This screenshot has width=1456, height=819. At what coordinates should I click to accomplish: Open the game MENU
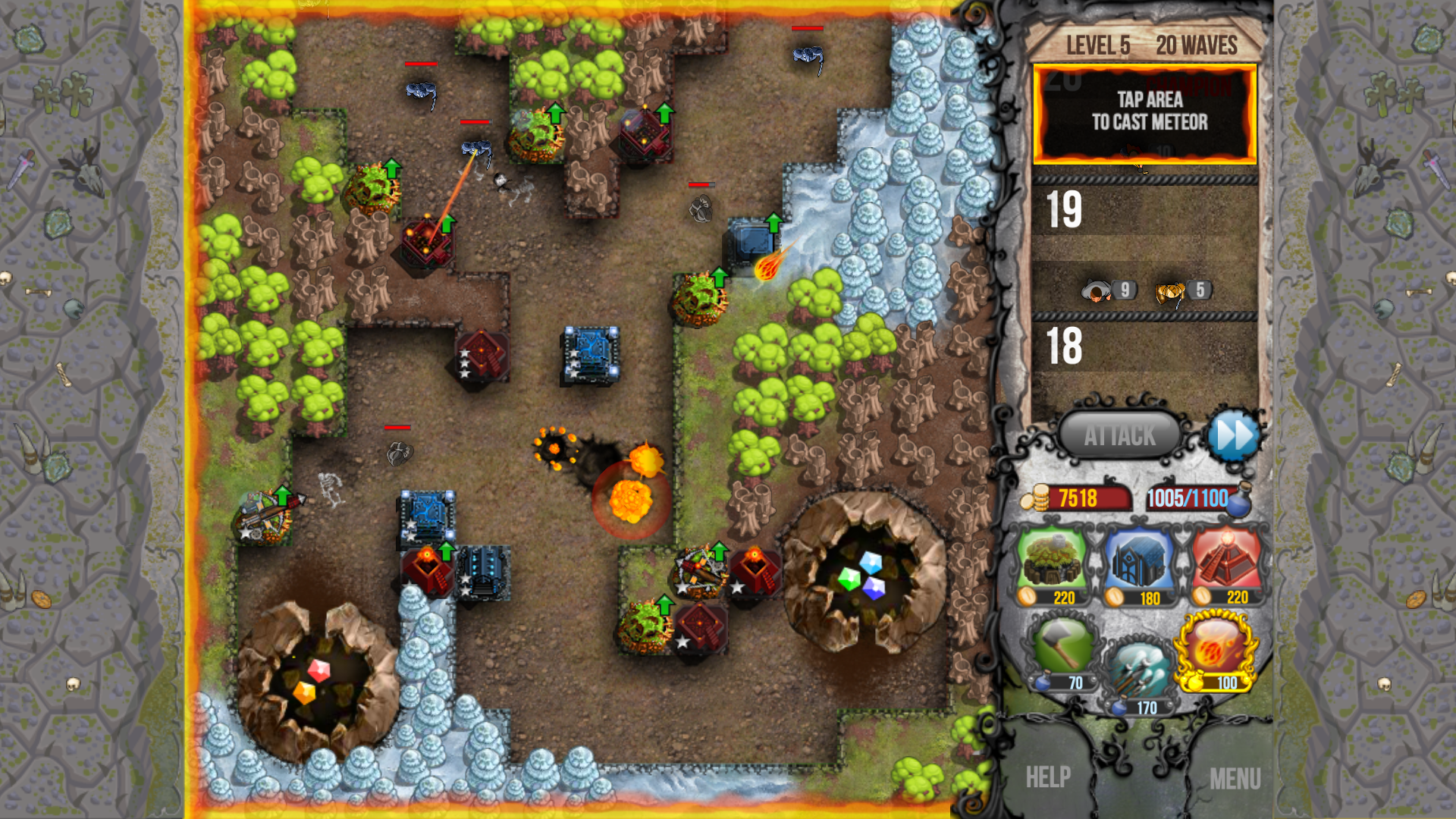(x=1237, y=777)
